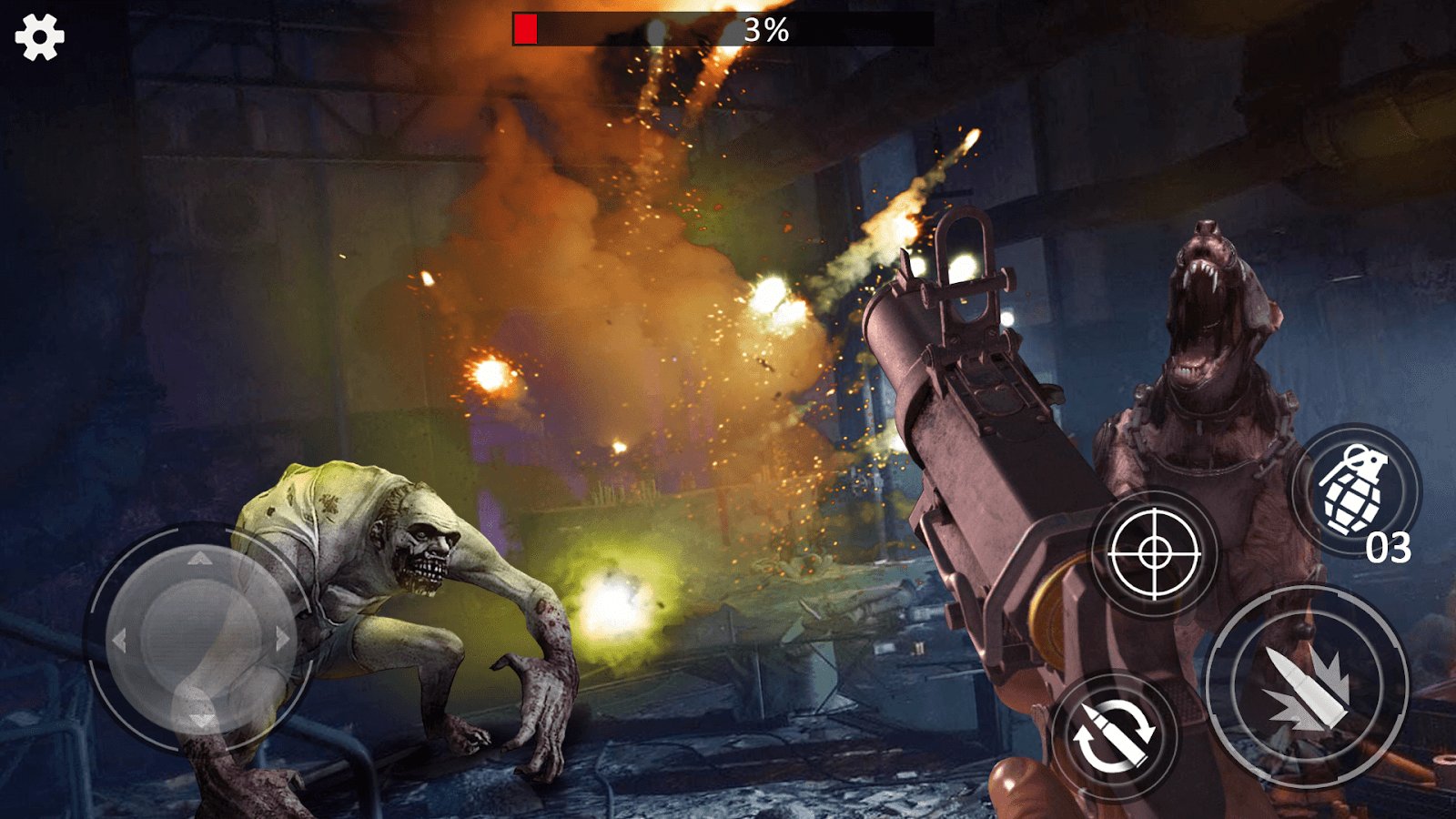
Task: Click the red segment of the progress bar
Action: pyautogui.click(x=526, y=27)
